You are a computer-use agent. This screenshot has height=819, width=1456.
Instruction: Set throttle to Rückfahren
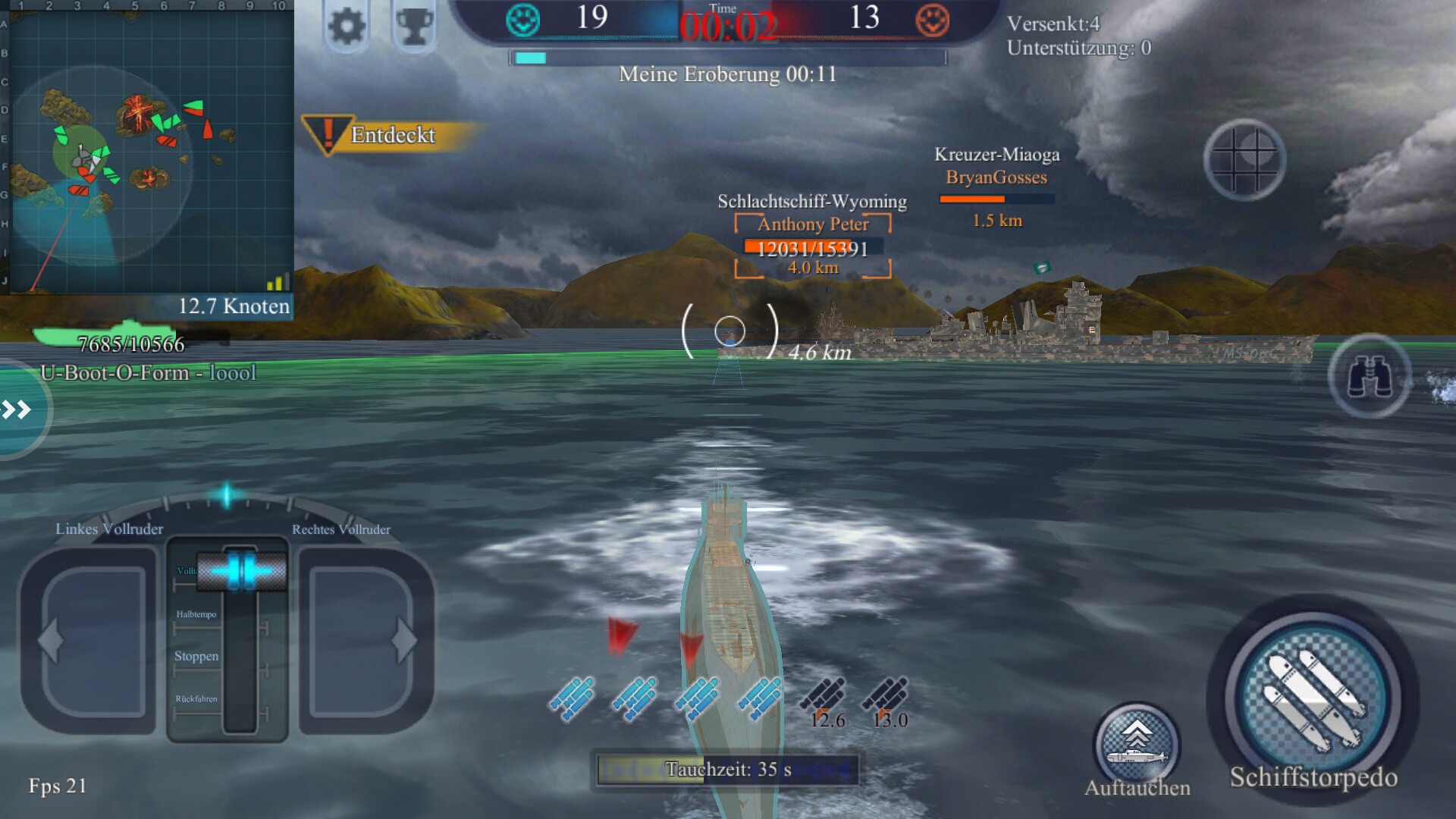[x=197, y=699]
